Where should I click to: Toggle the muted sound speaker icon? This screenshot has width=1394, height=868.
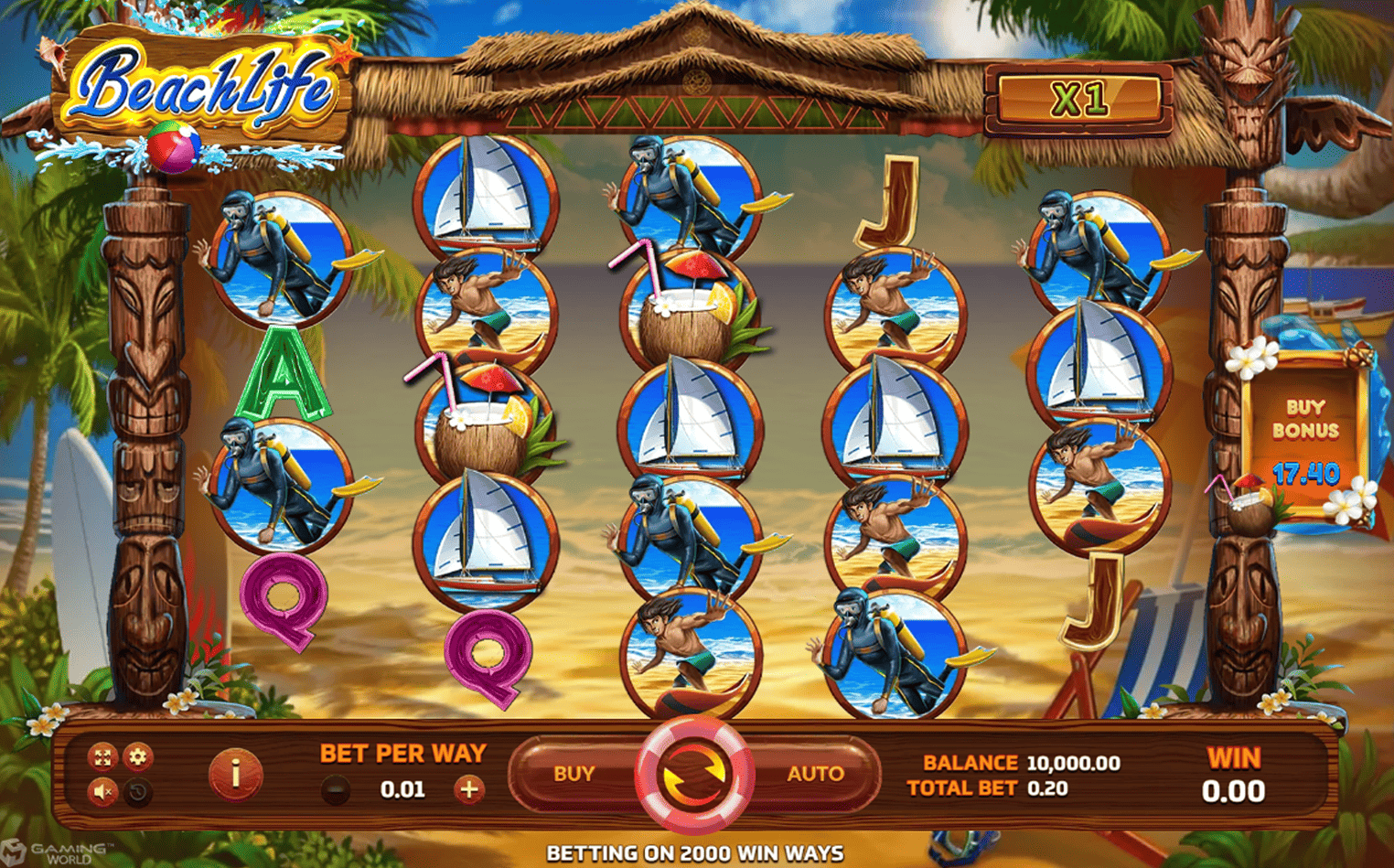(x=102, y=791)
